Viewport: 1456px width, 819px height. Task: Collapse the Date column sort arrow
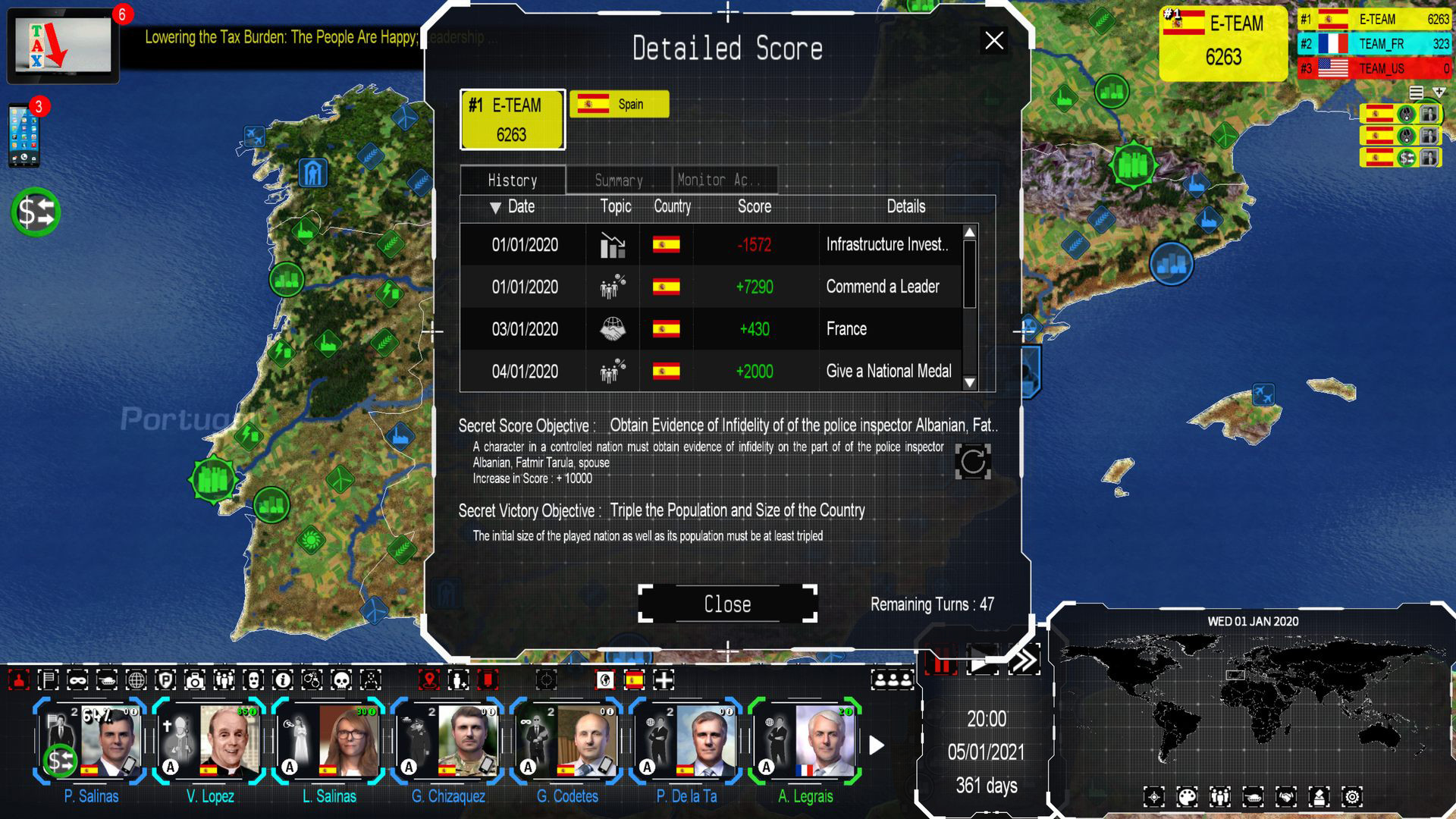click(x=494, y=206)
